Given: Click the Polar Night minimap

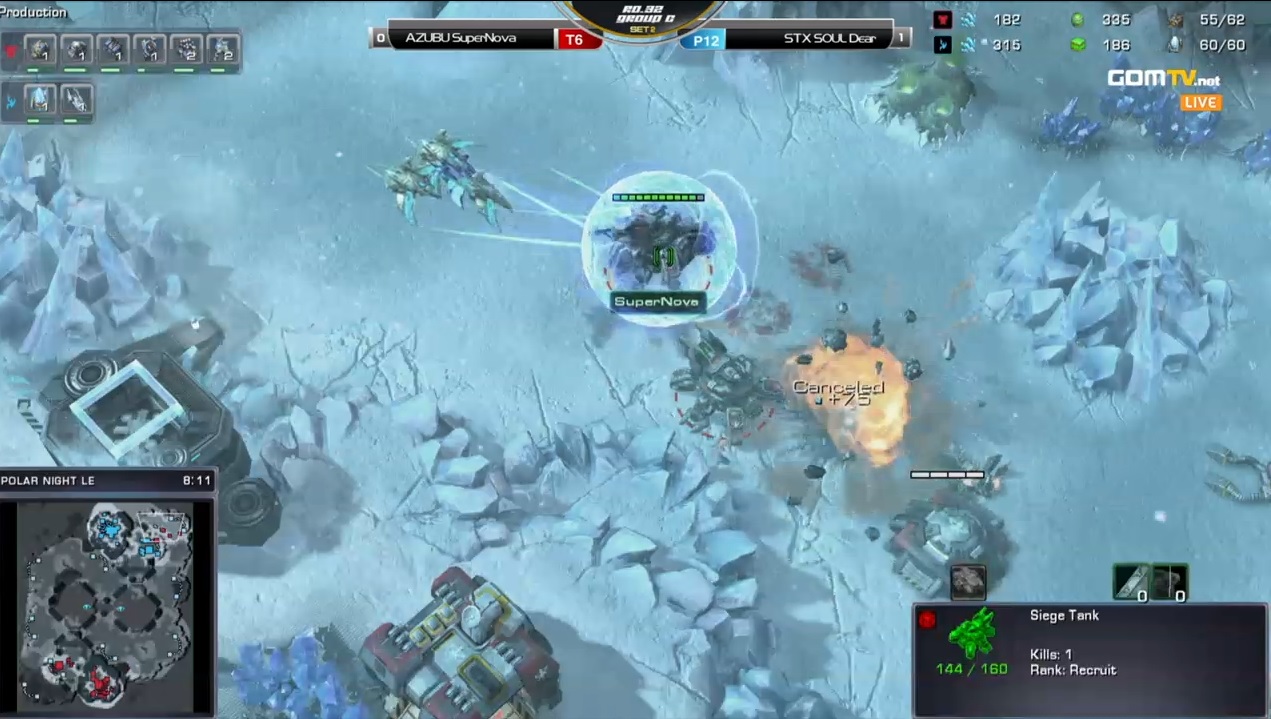Looking at the screenshot, I should pos(106,602).
